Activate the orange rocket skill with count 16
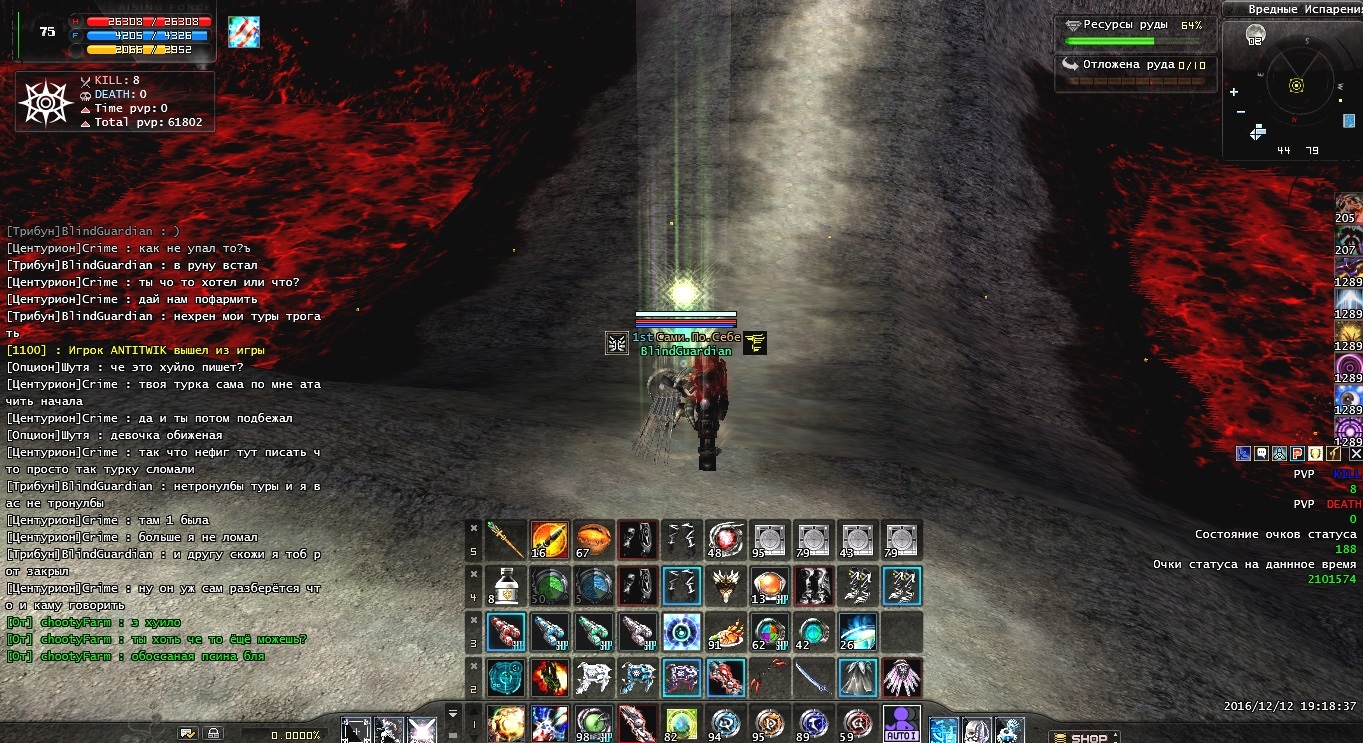This screenshot has width=1363, height=743. pos(549,540)
